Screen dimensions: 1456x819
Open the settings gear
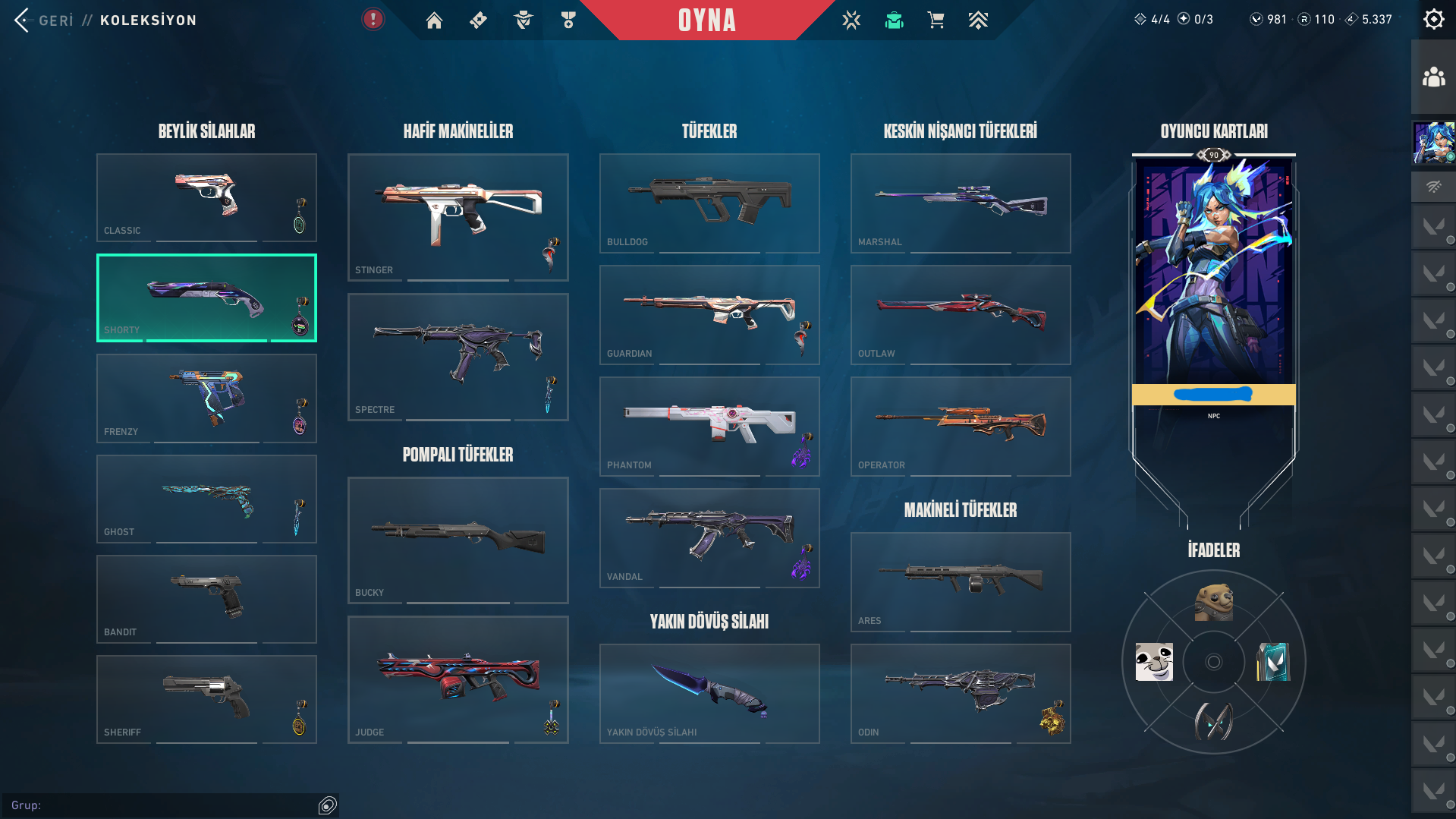(x=1433, y=20)
